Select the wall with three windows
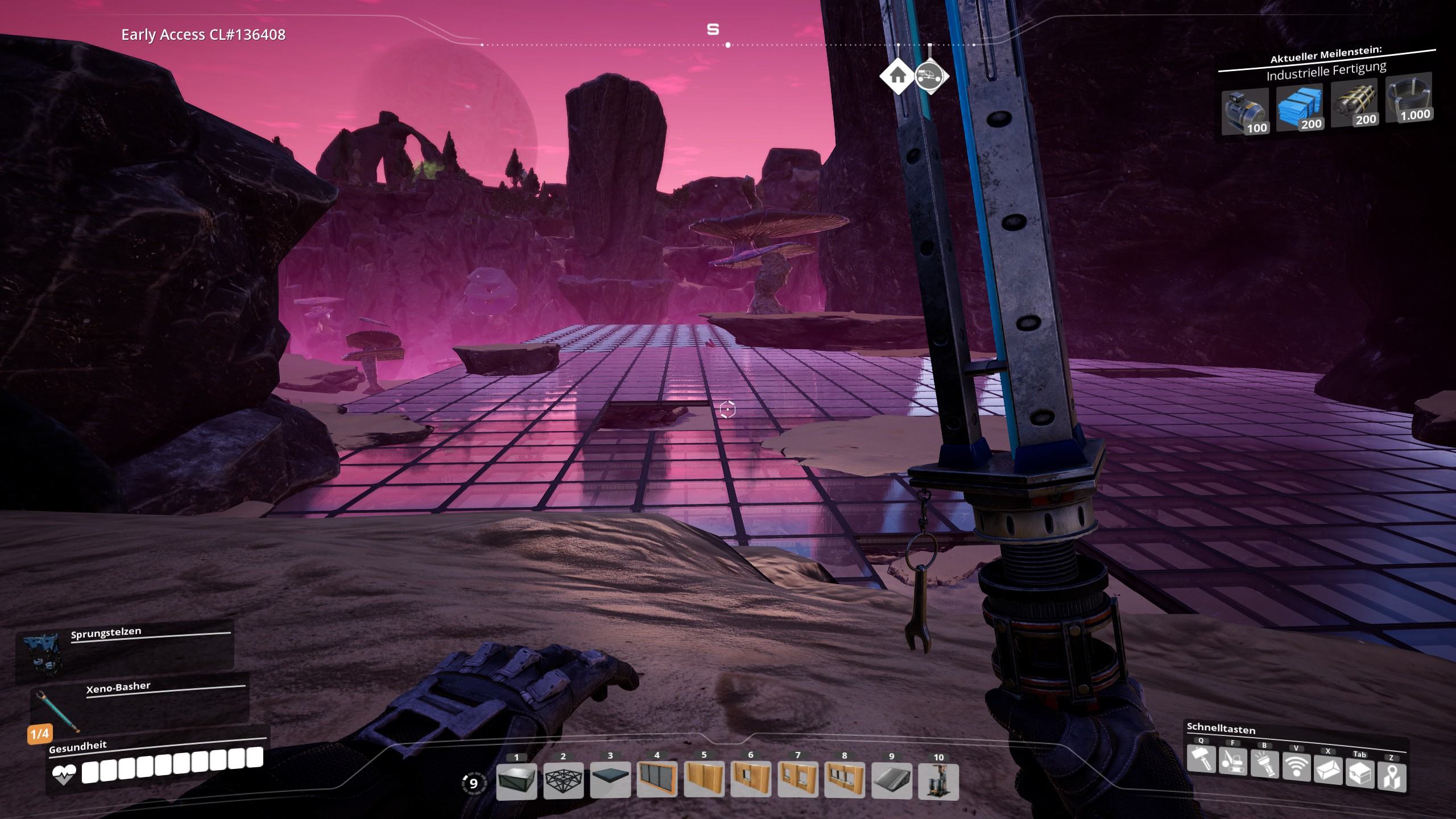 point(845,780)
